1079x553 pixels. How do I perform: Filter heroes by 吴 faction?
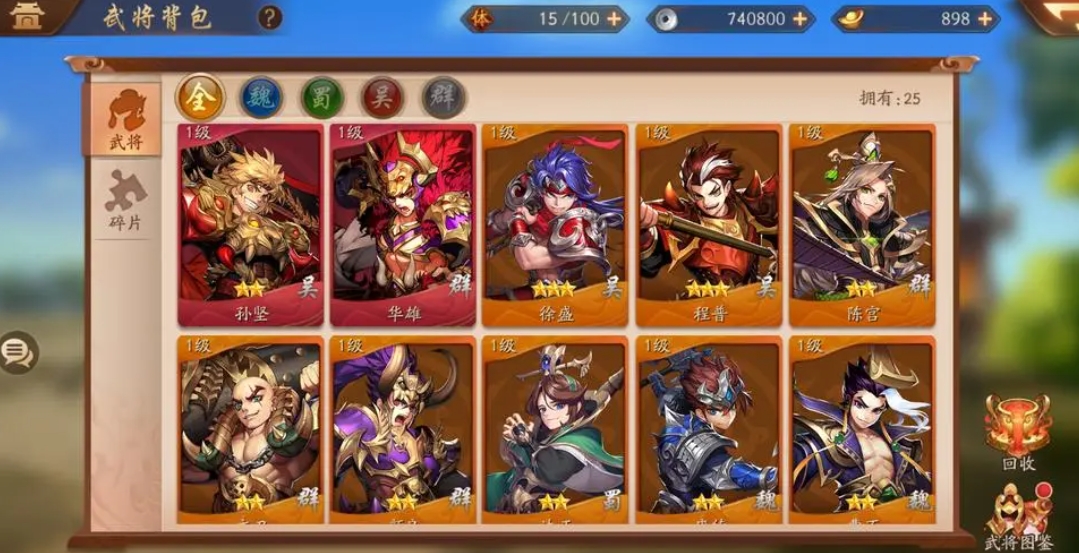[382, 97]
